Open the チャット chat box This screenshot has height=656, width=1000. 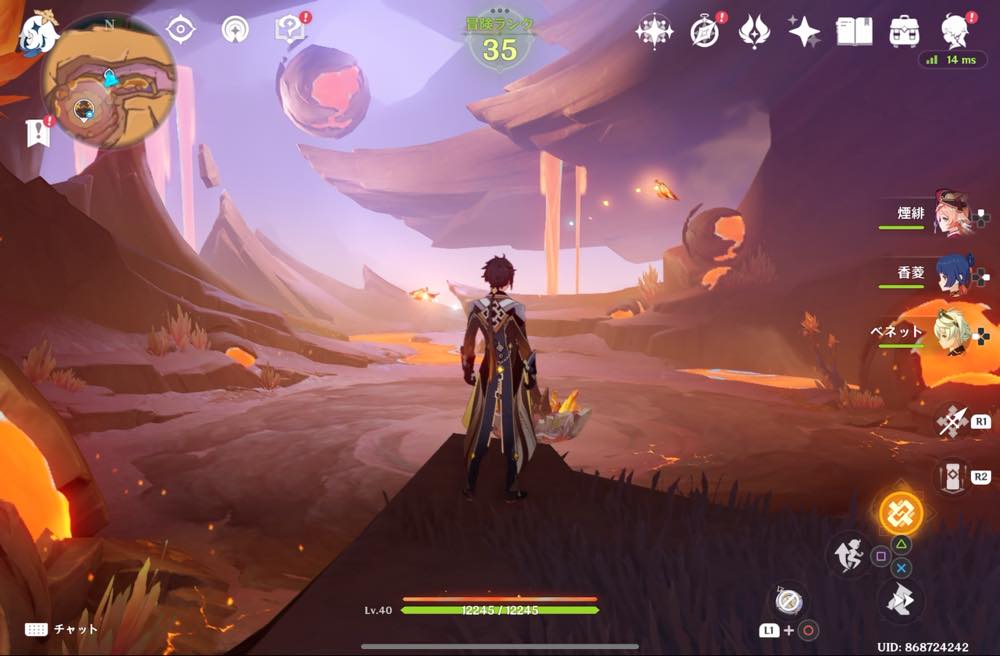tap(62, 629)
